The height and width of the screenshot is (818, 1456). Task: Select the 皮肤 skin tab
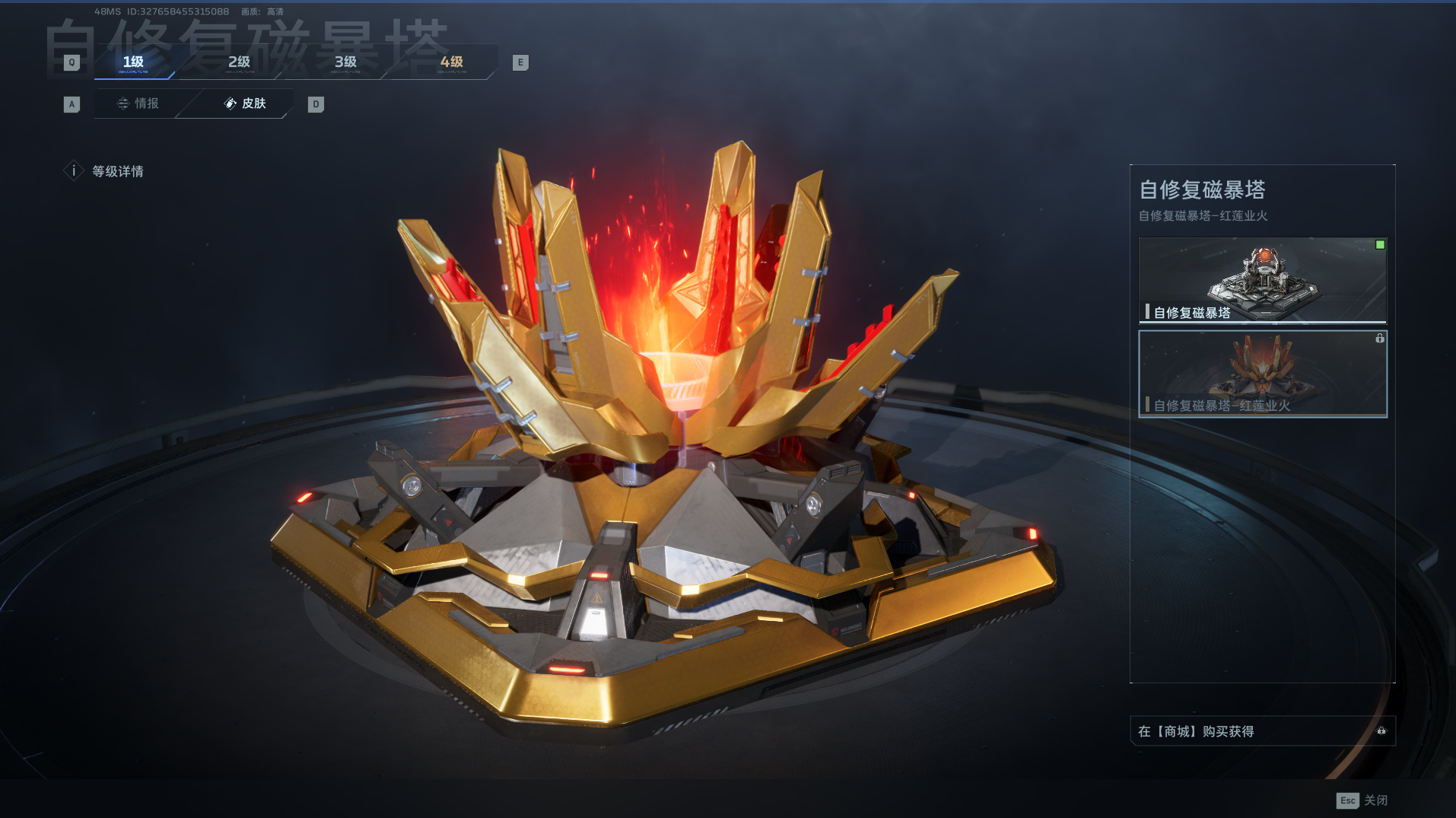(x=245, y=103)
